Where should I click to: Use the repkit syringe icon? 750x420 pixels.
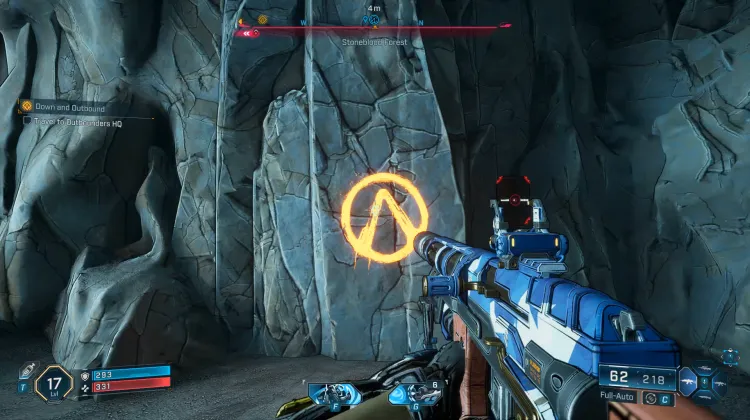25,372
